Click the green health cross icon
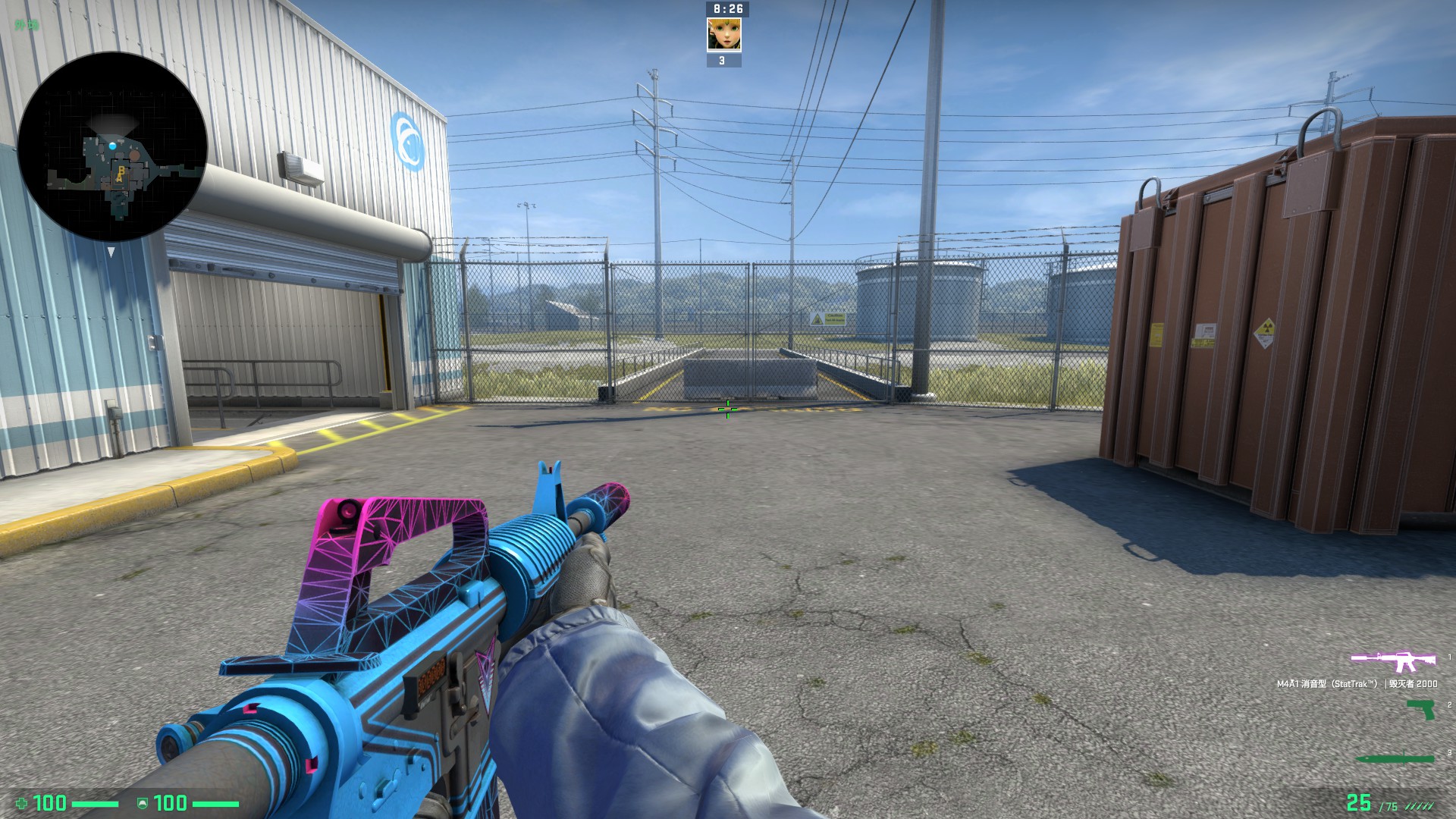Viewport: 1456px width, 819px height. [22, 802]
